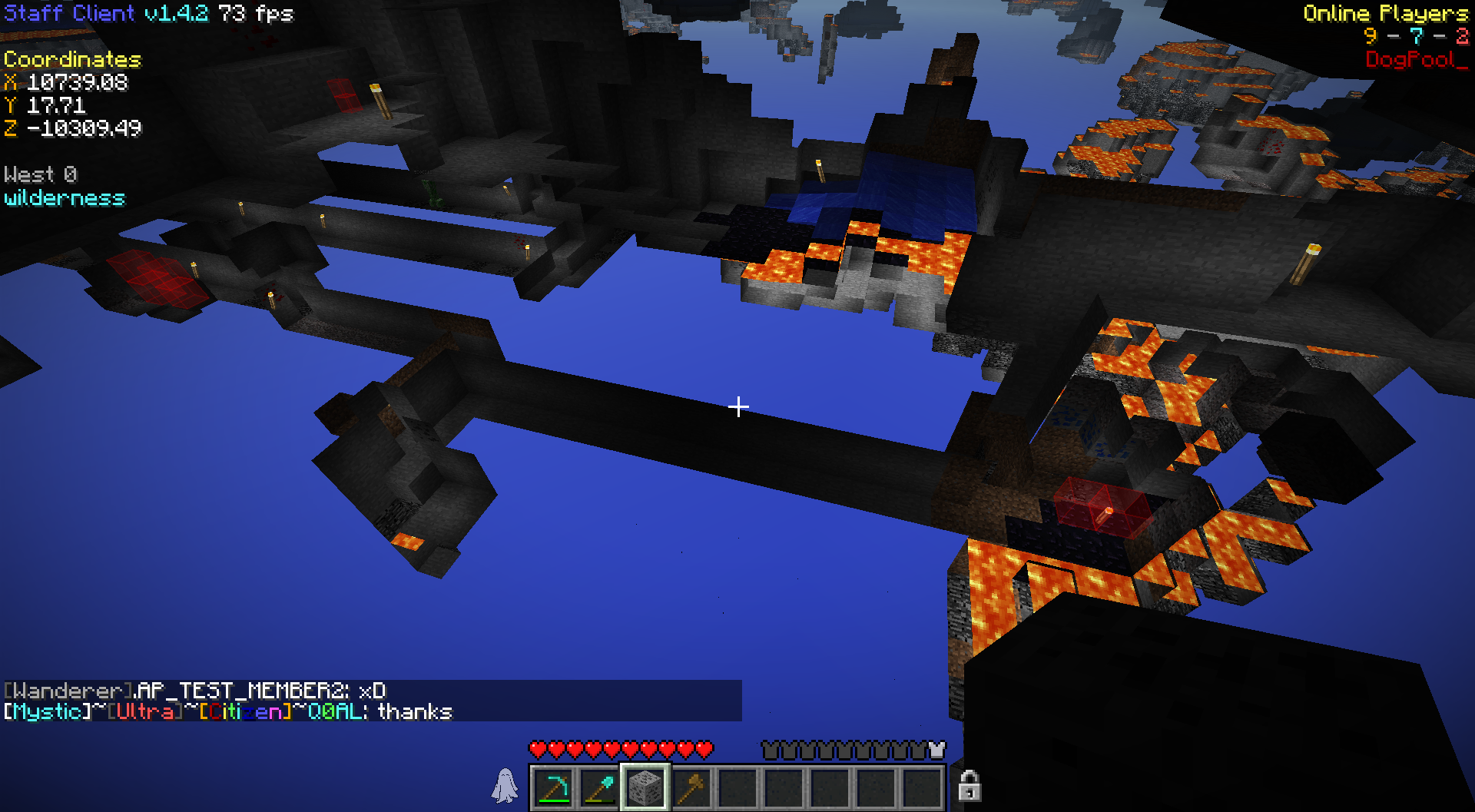Select the diamond shovel hotbar slot
The height and width of the screenshot is (812, 1475).
coord(599,787)
